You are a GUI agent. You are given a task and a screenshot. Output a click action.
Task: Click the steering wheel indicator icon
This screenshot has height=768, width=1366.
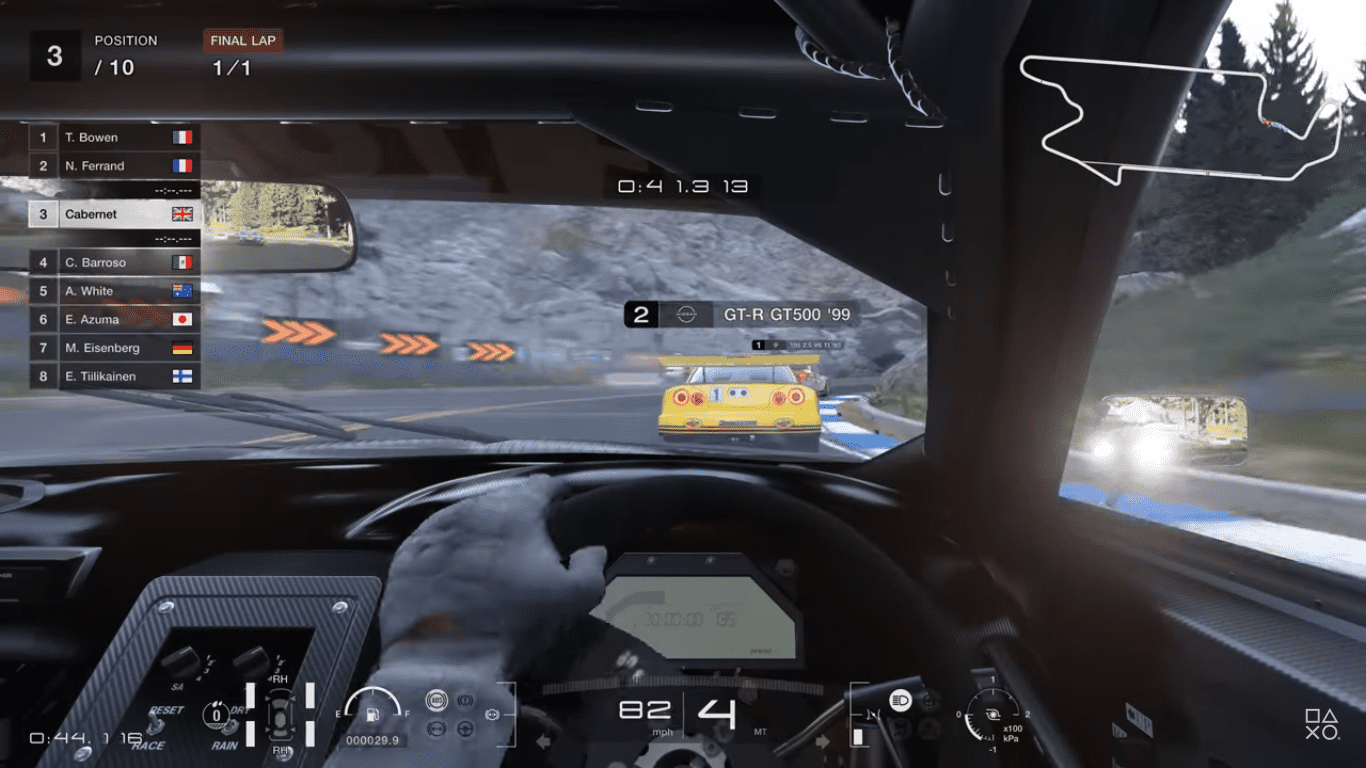pos(464,729)
